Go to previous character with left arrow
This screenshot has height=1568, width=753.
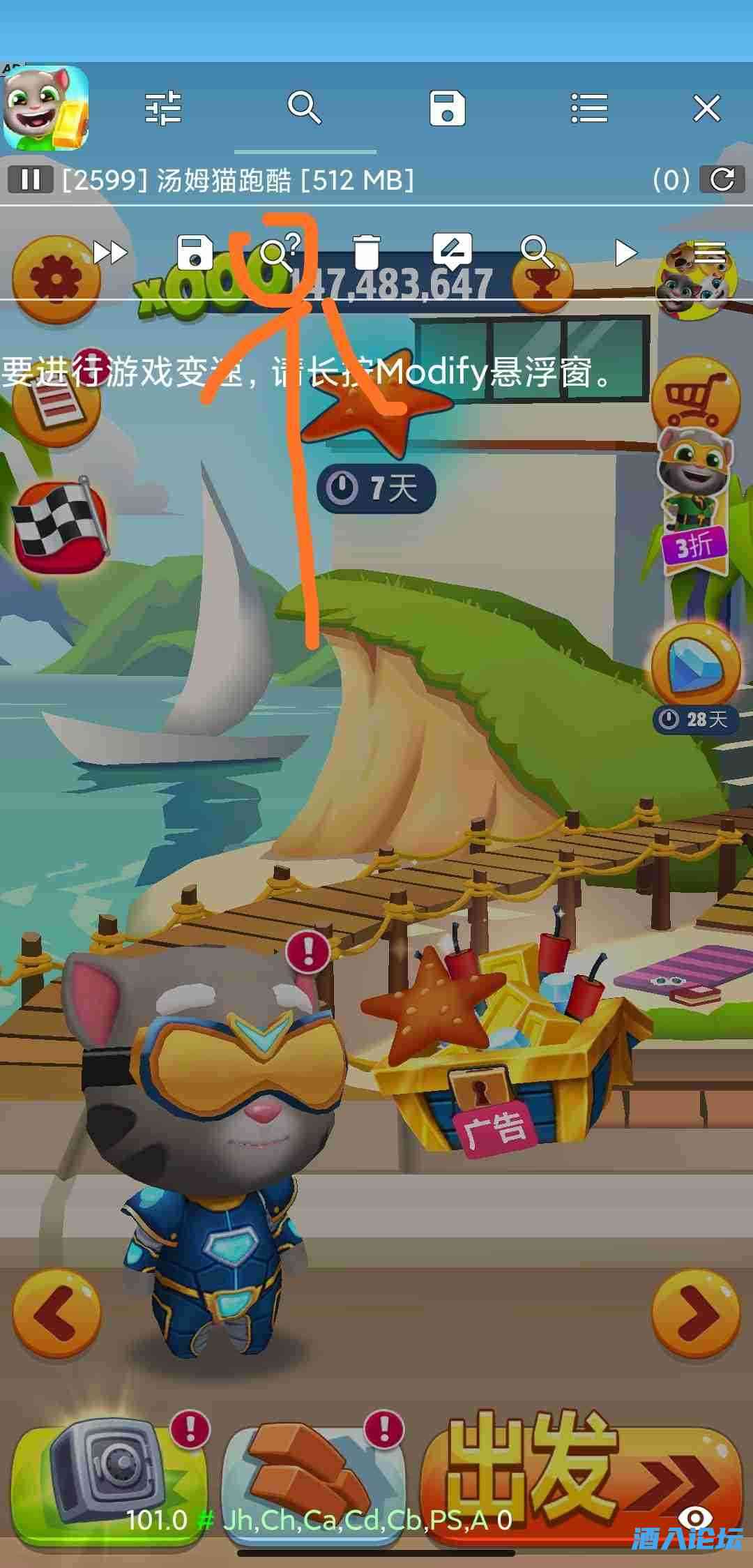coord(56,1314)
